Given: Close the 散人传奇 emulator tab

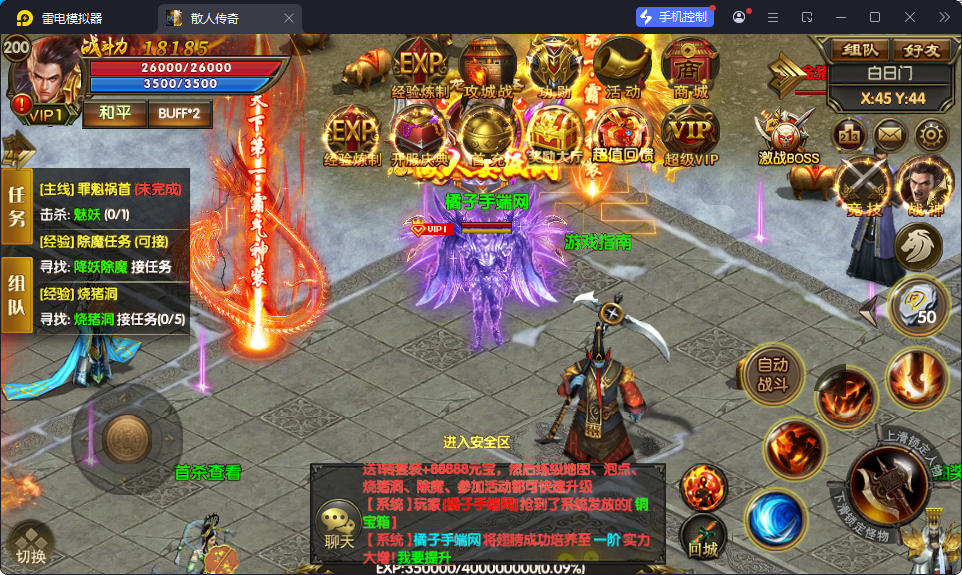Looking at the screenshot, I should pyautogui.click(x=289, y=18).
